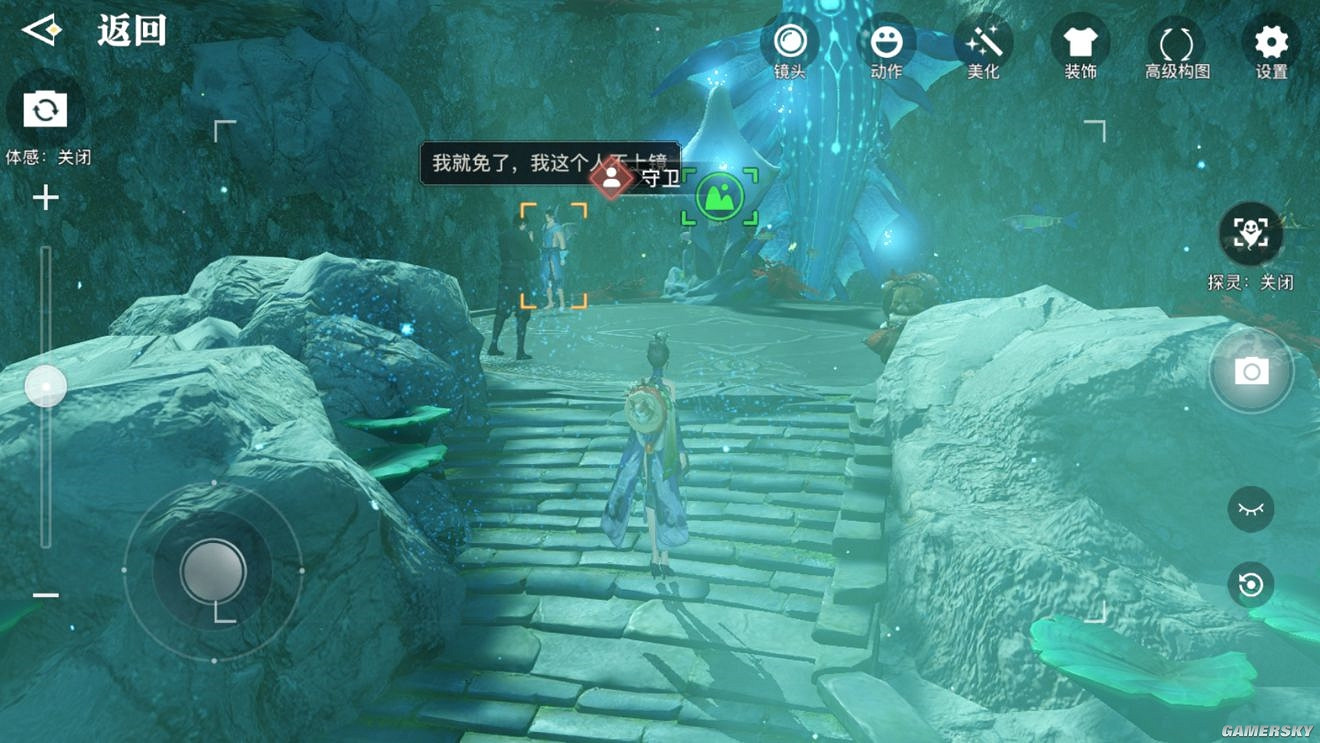Toggle the 探灵 spirit-detect mode
The image size is (1320, 743).
[x=1250, y=234]
